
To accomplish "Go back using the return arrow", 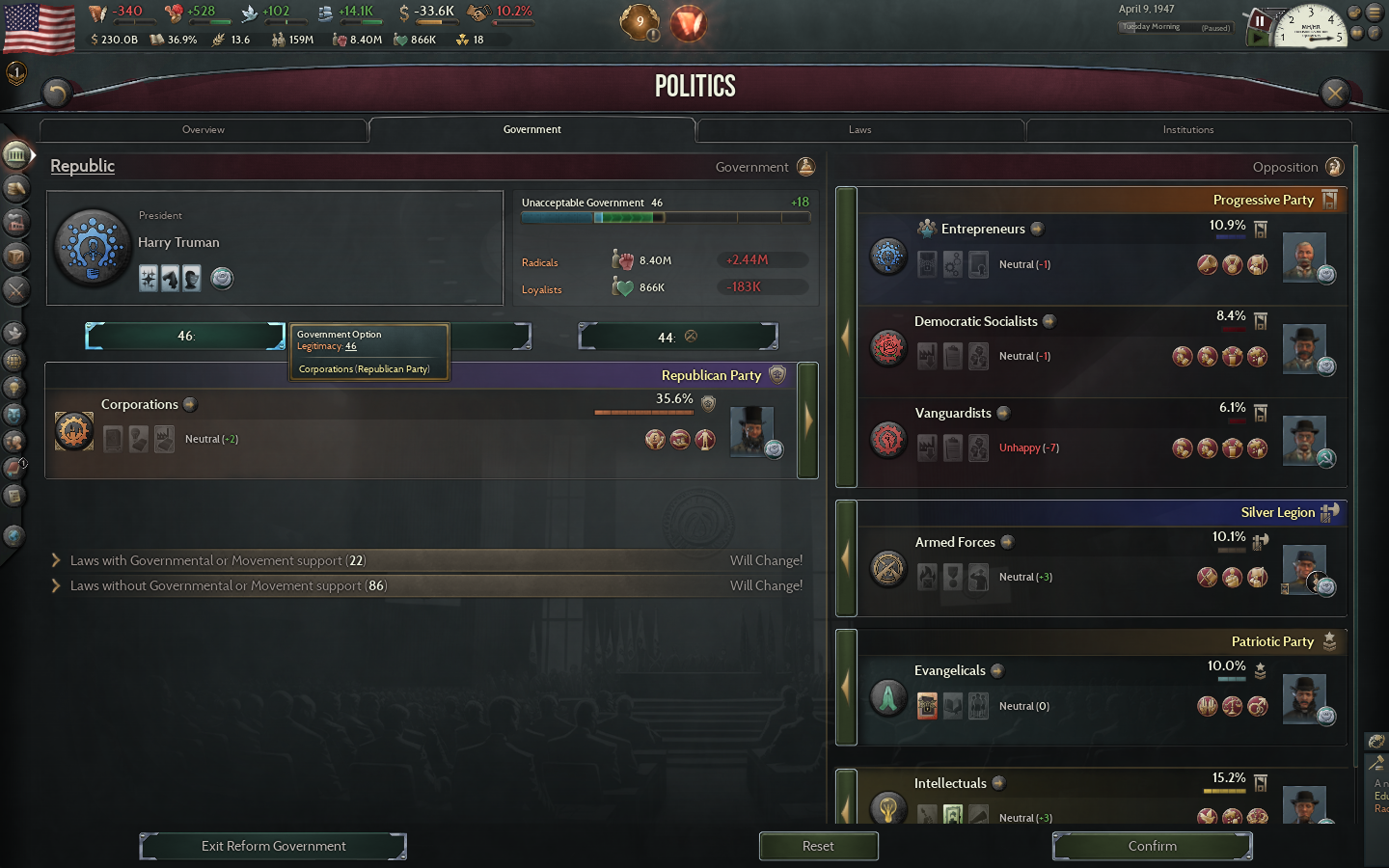I will 57,93.
